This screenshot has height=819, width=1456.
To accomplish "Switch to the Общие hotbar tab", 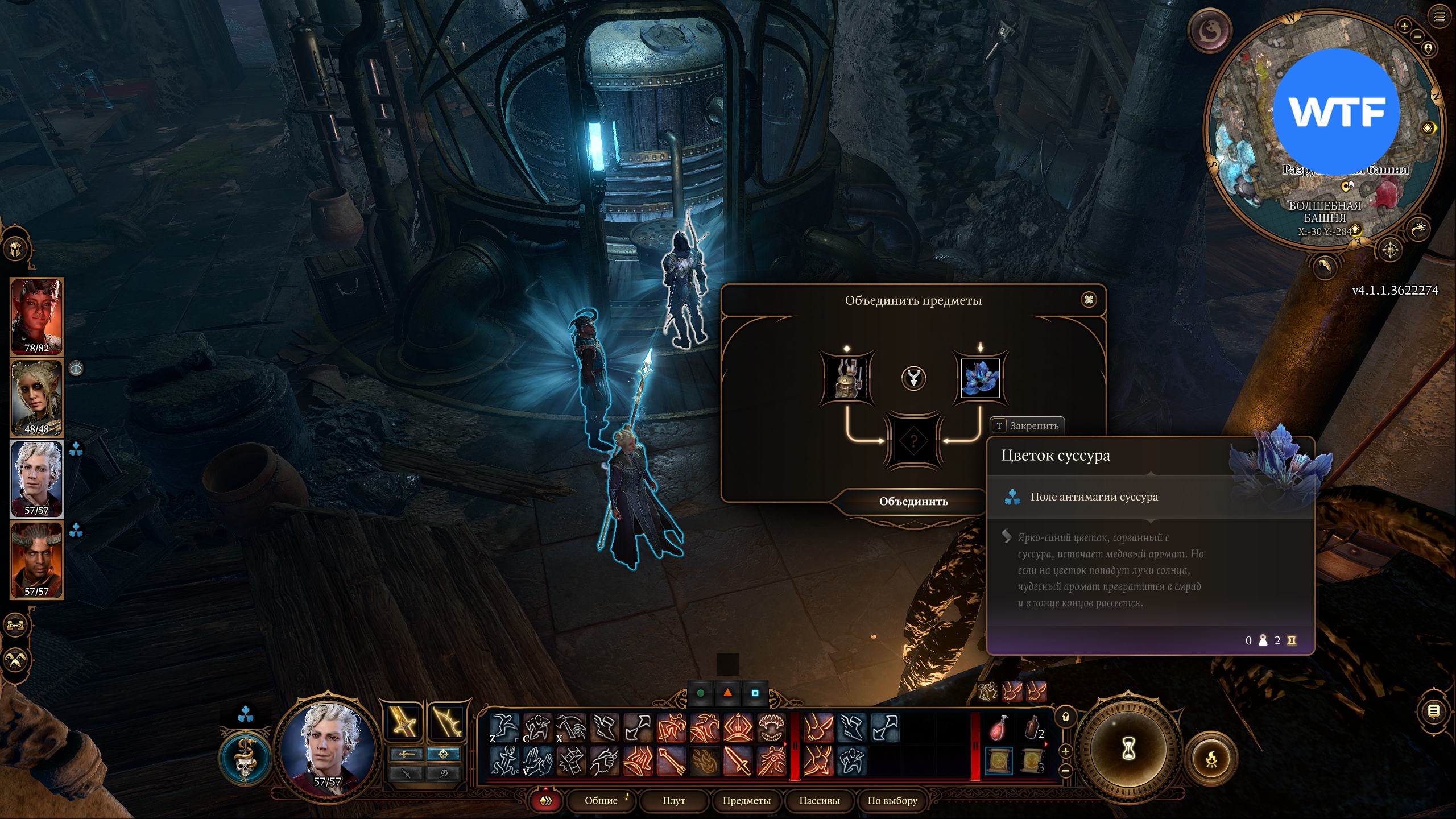I will click(601, 801).
